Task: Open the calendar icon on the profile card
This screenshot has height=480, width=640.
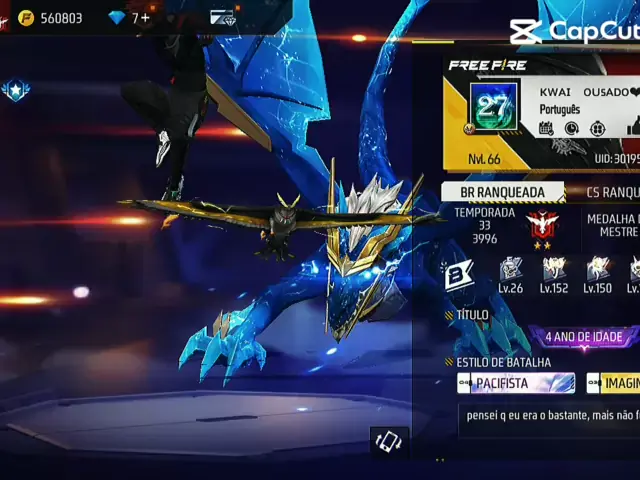Action: pos(546,128)
